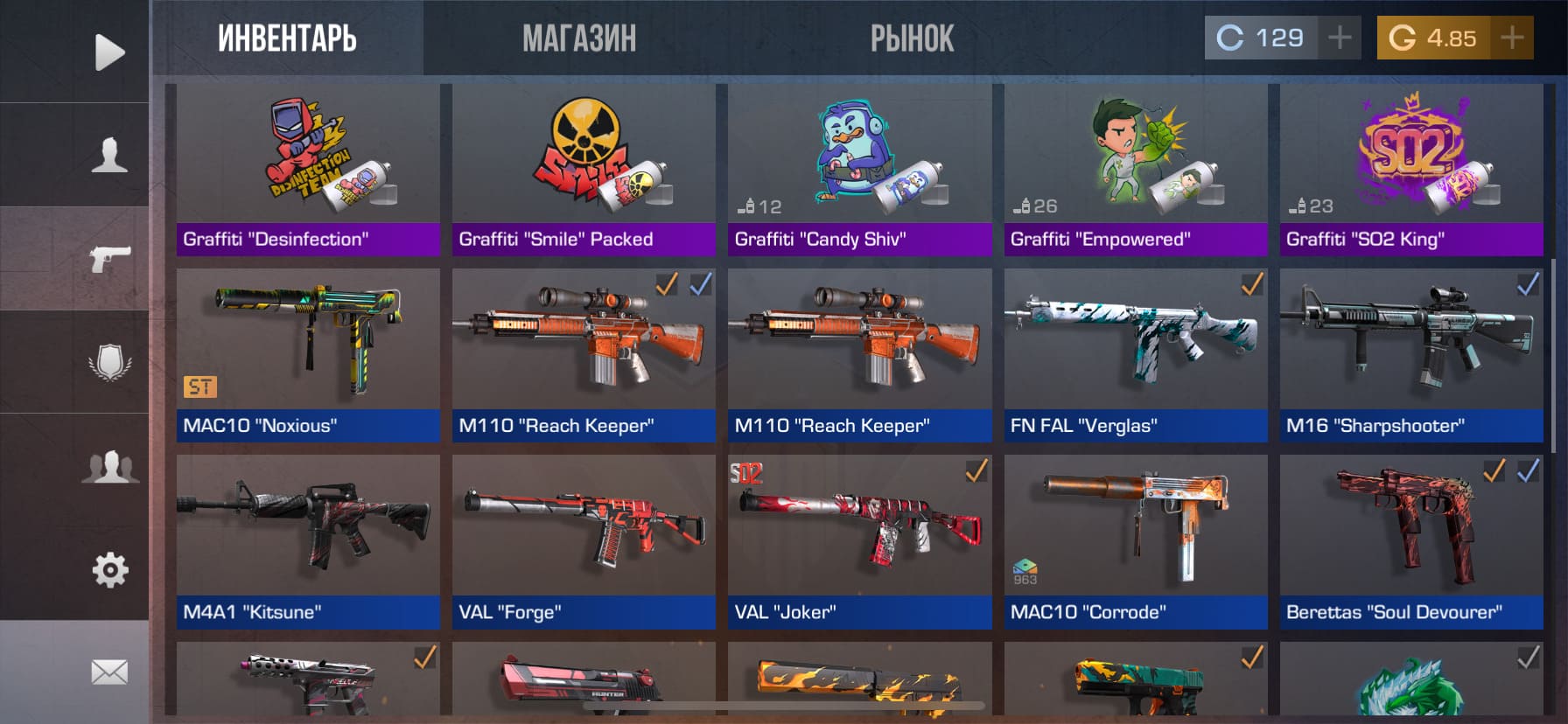Screen dimensions: 1568x724
Task: Open the VAL "Joker" skin
Action: point(859,540)
